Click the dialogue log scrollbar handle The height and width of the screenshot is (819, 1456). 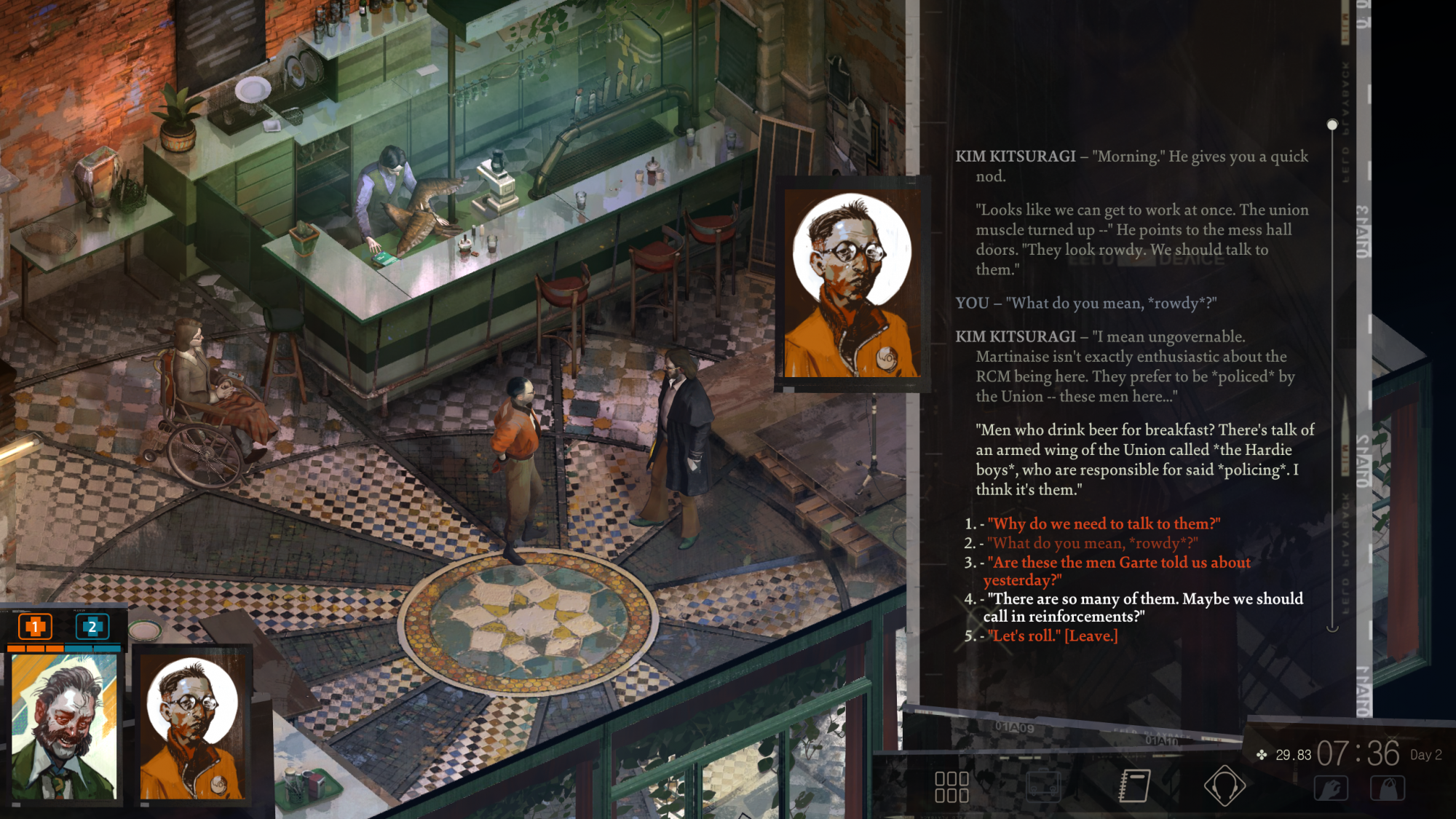pyautogui.click(x=1332, y=125)
